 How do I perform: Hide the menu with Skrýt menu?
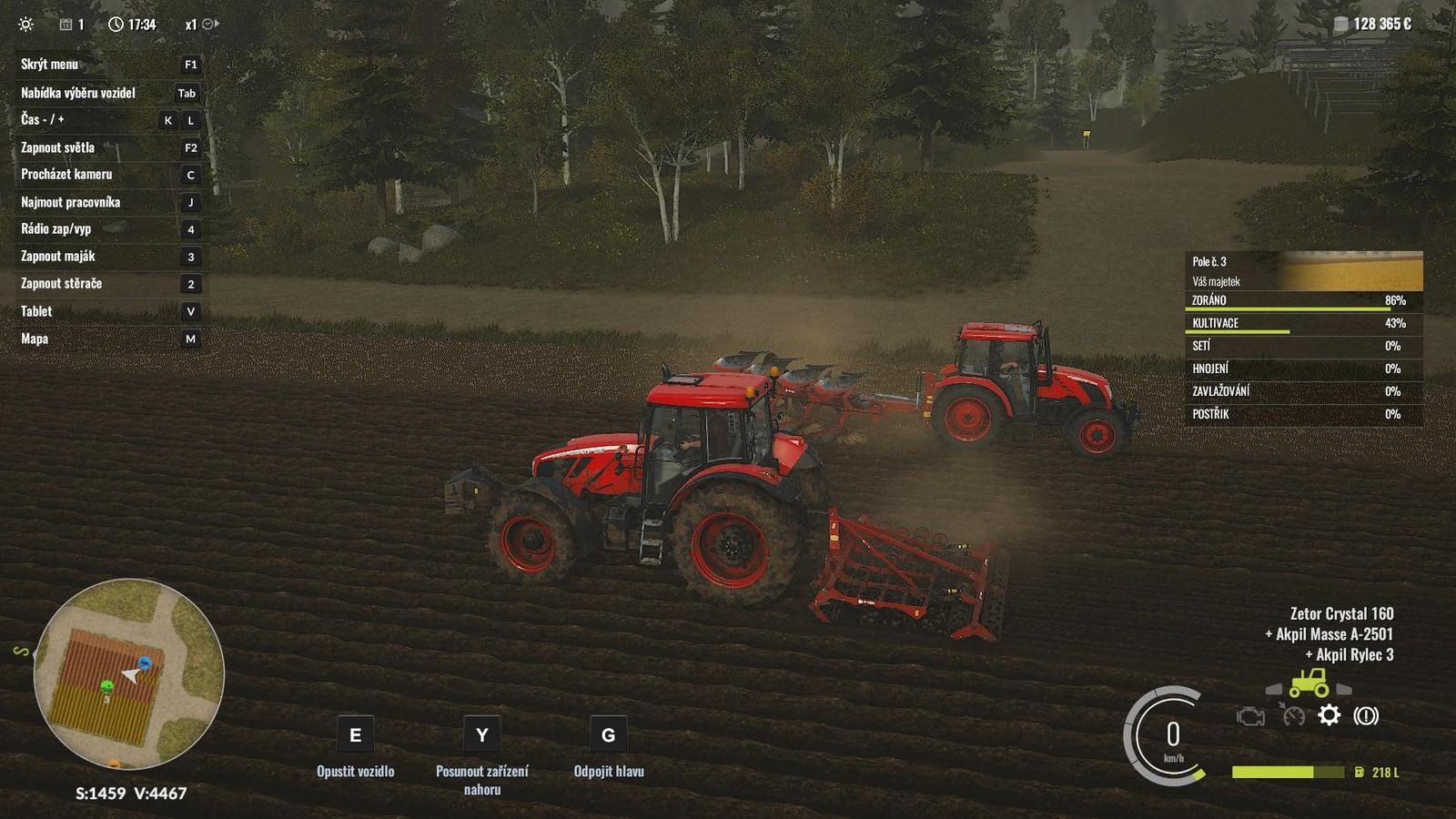50,65
